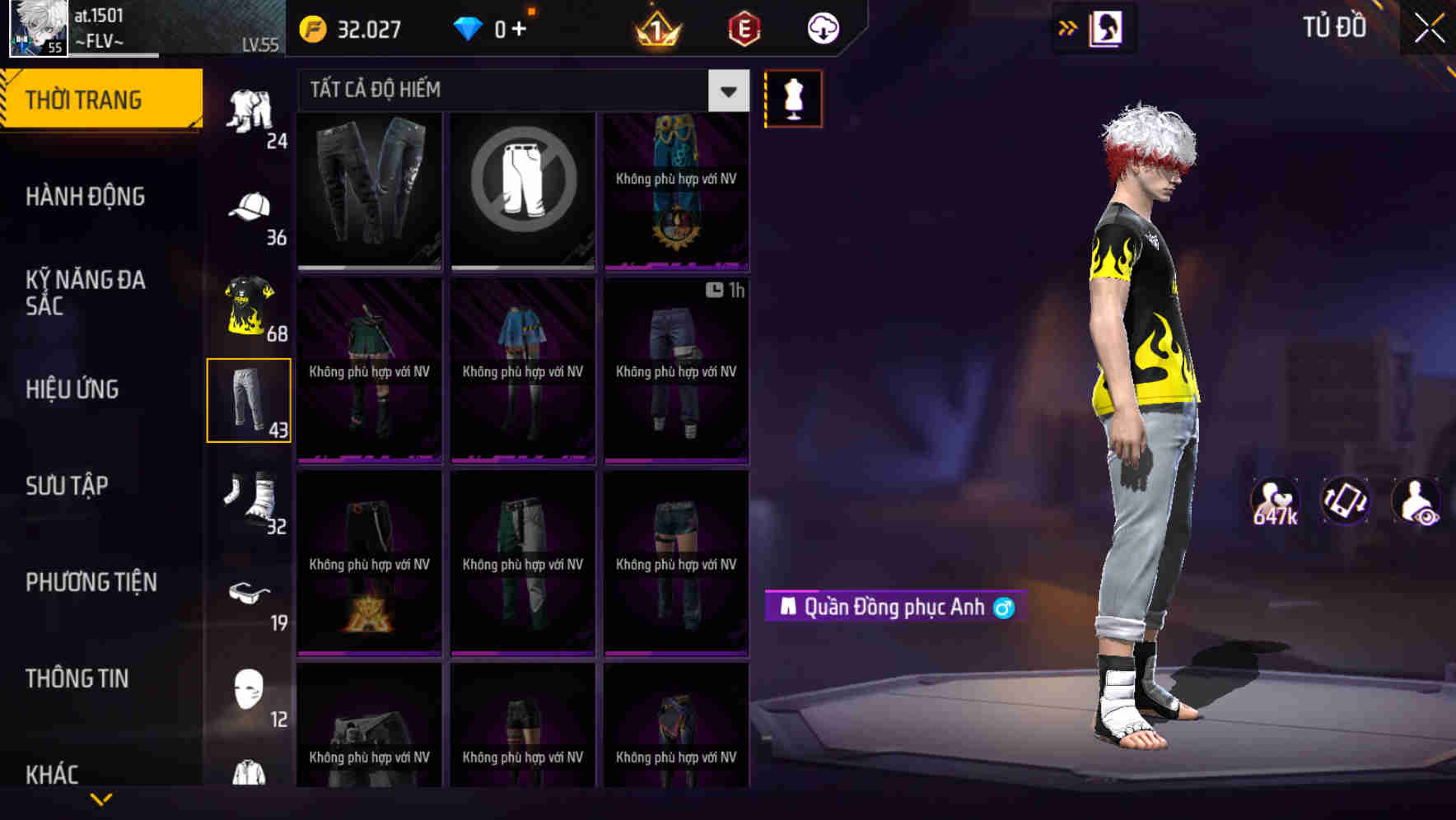The height and width of the screenshot is (820, 1456).
Task: Open the E event badge icon
Action: [744, 27]
